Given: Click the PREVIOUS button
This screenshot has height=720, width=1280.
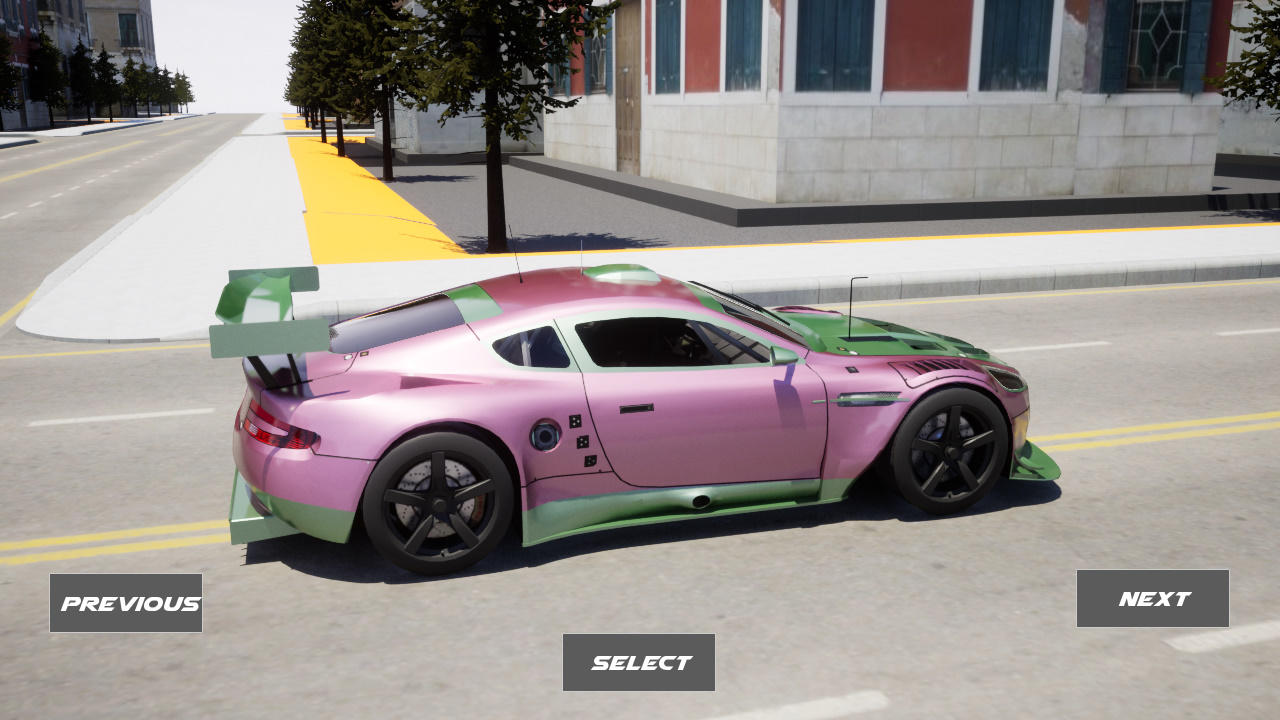Looking at the screenshot, I should pyautogui.click(x=125, y=603).
